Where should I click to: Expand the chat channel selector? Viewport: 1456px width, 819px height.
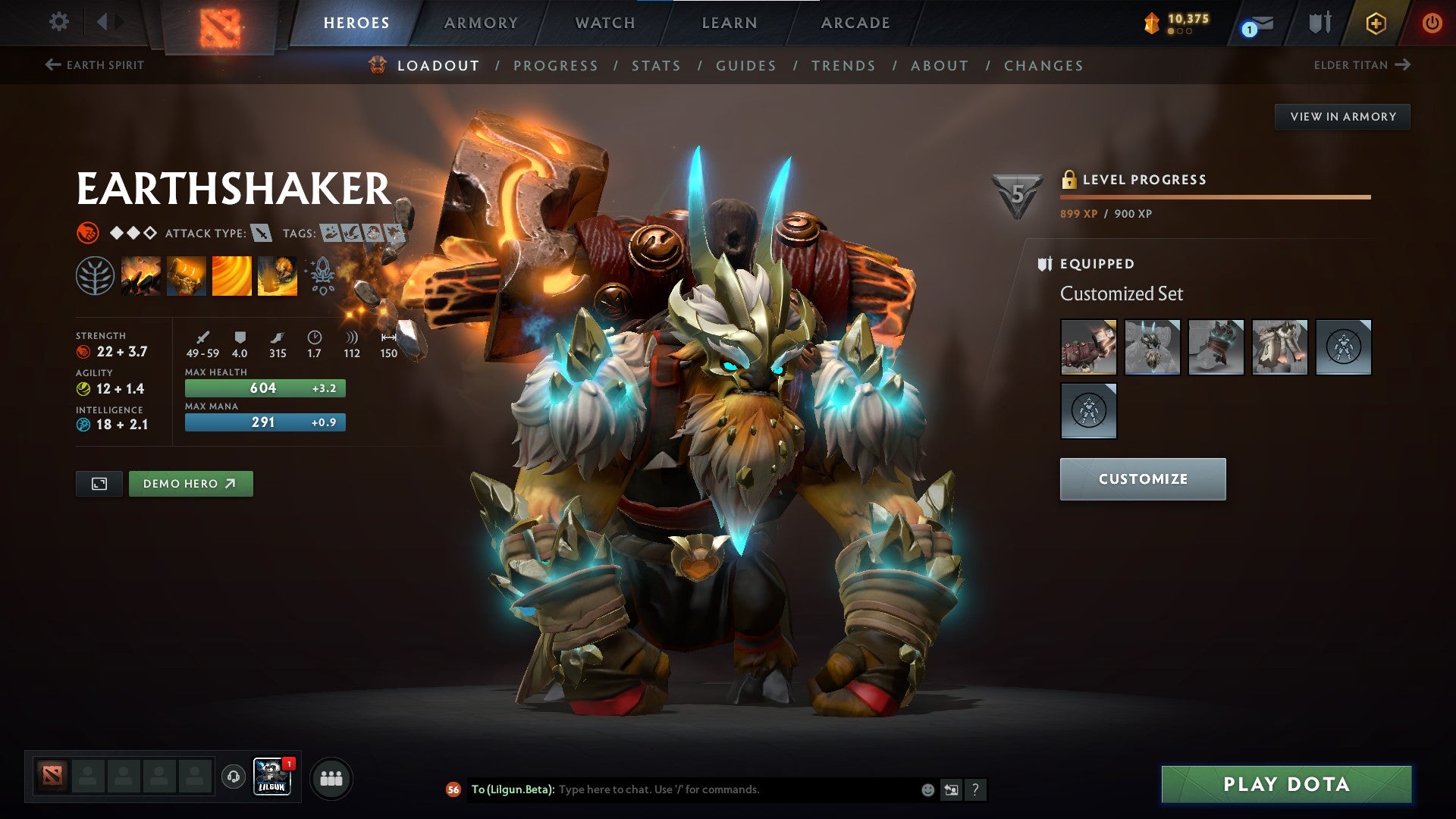[951, 789]
